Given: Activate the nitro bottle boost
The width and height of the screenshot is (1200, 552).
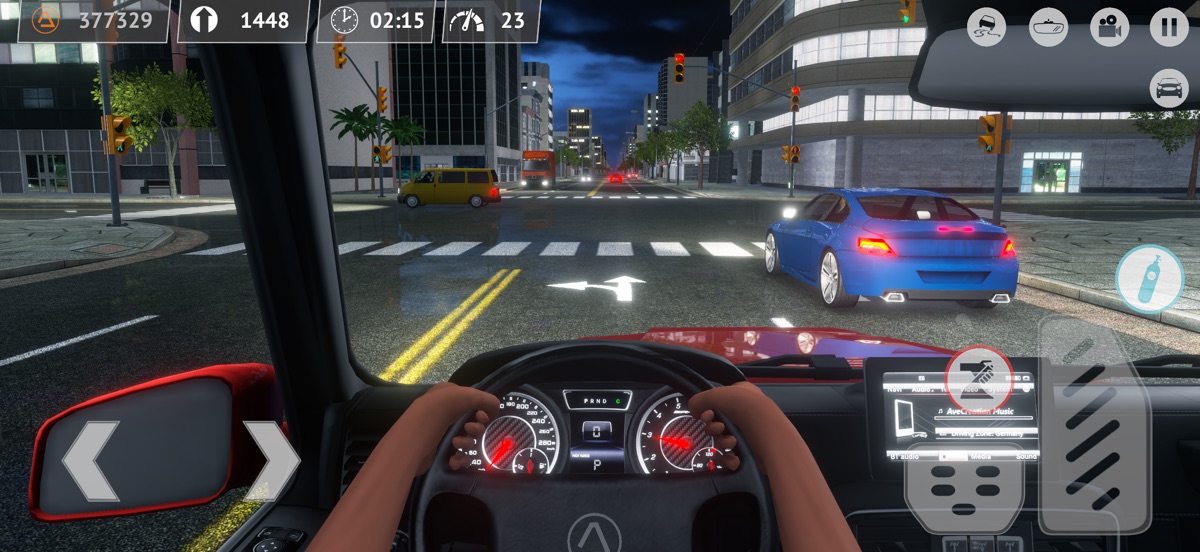Looking at the screenshot, I should tap(1149, 278).
